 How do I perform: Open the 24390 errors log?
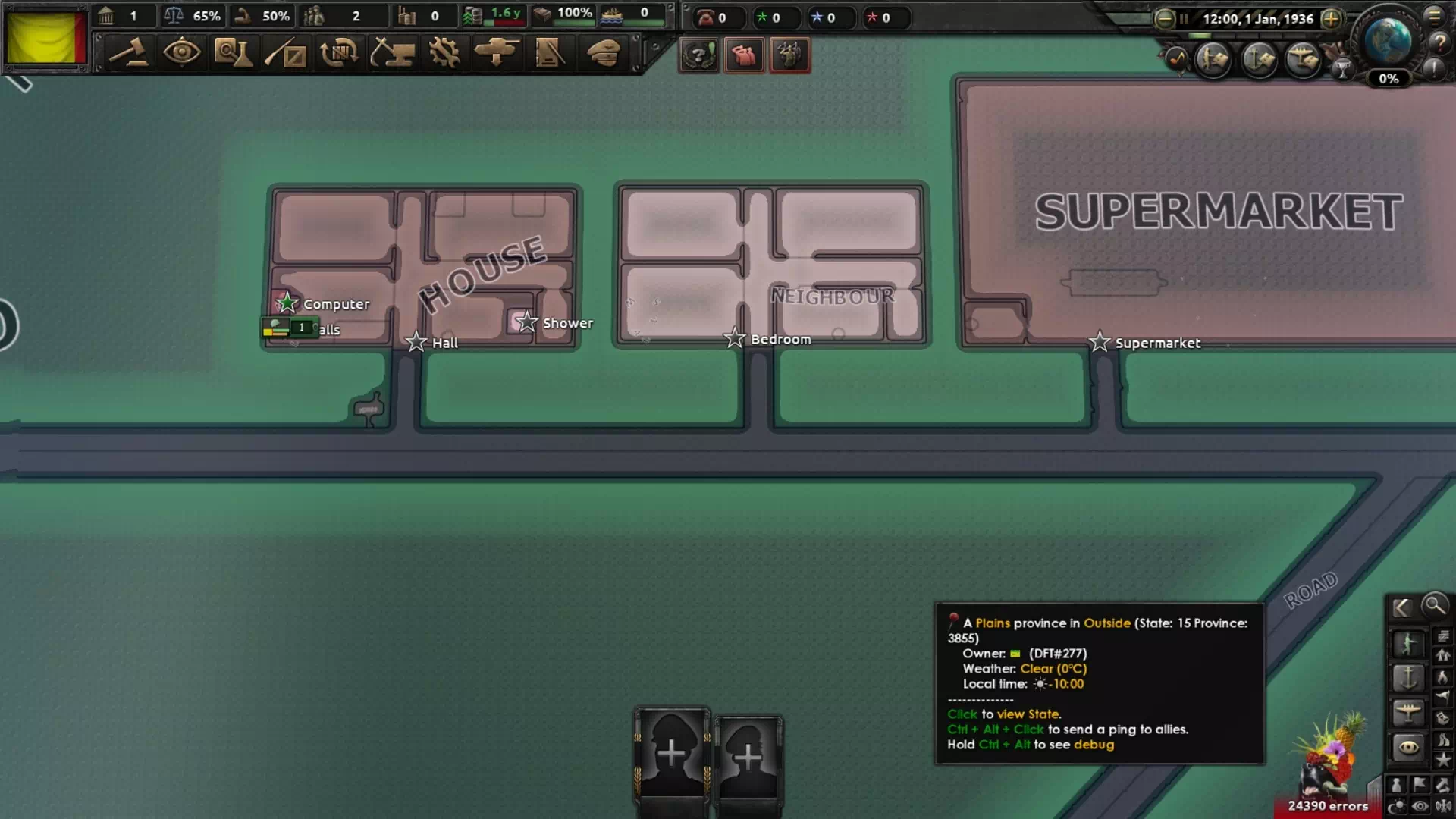(x=1328, y=806)
